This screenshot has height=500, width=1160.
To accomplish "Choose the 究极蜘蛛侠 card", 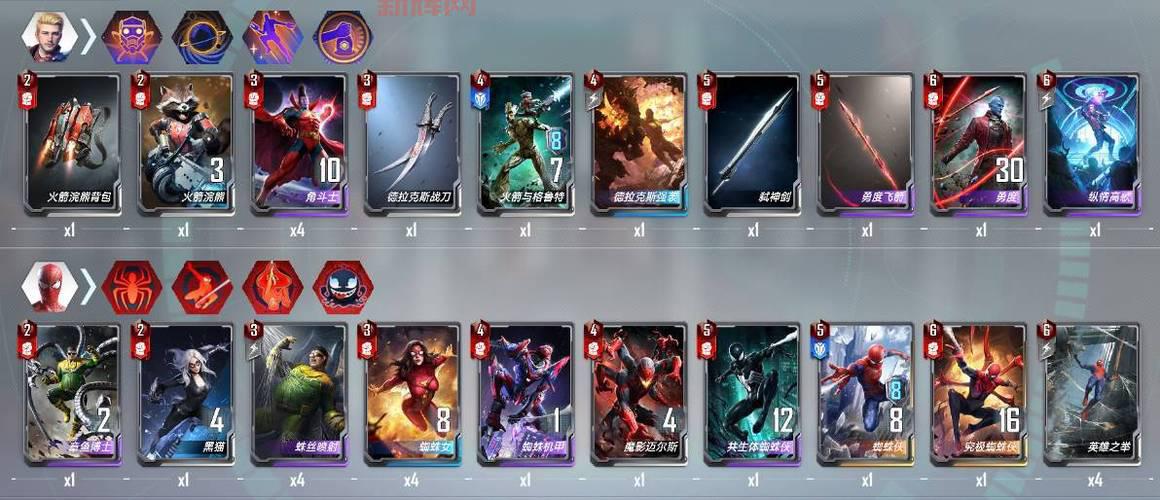I will click(980, 393).
